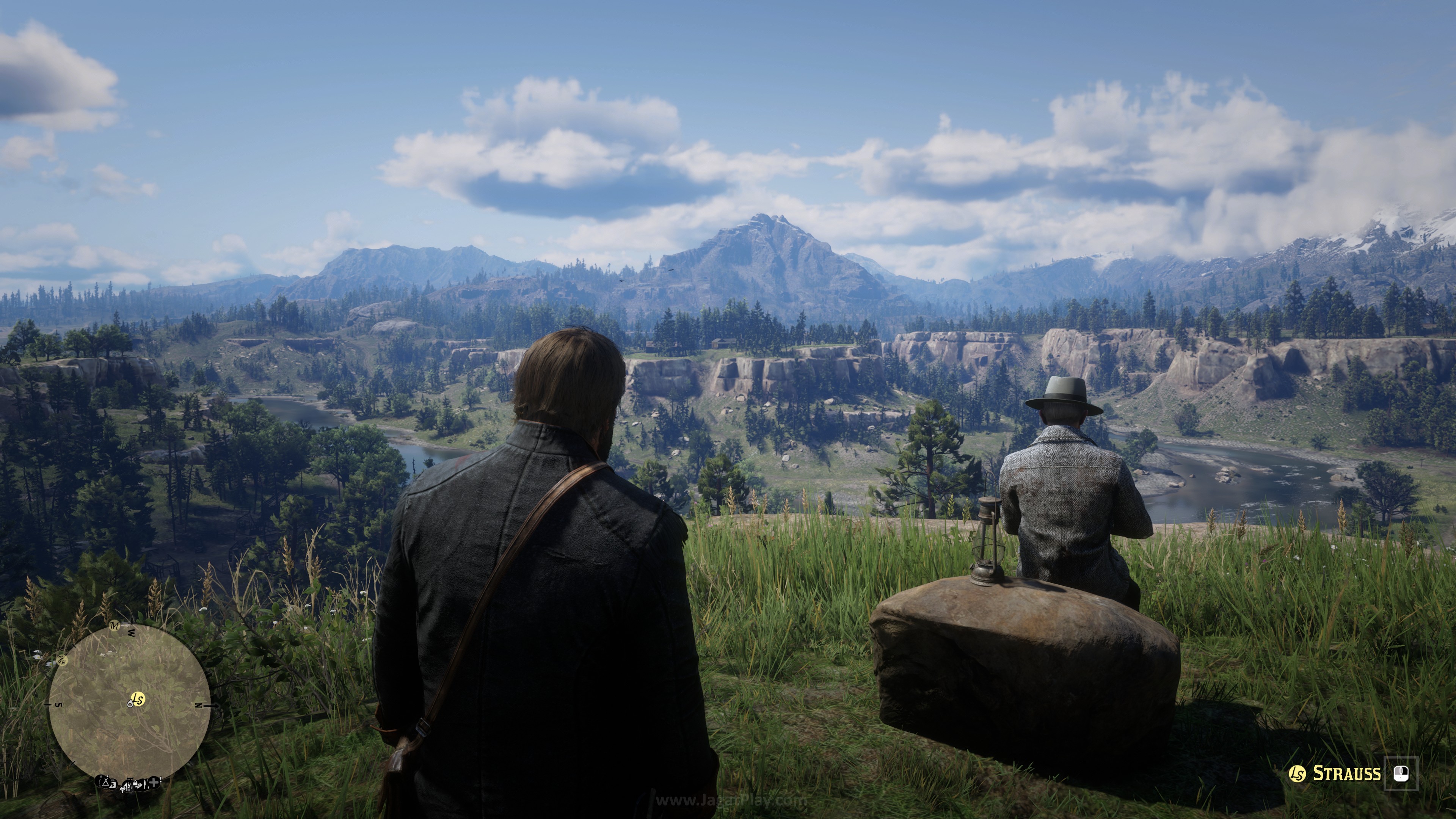Image resolution: width=1456 pixels, height=819 pixels.
Task: Choose the Strauss interaction prompt label
Action: point(1346,773)
